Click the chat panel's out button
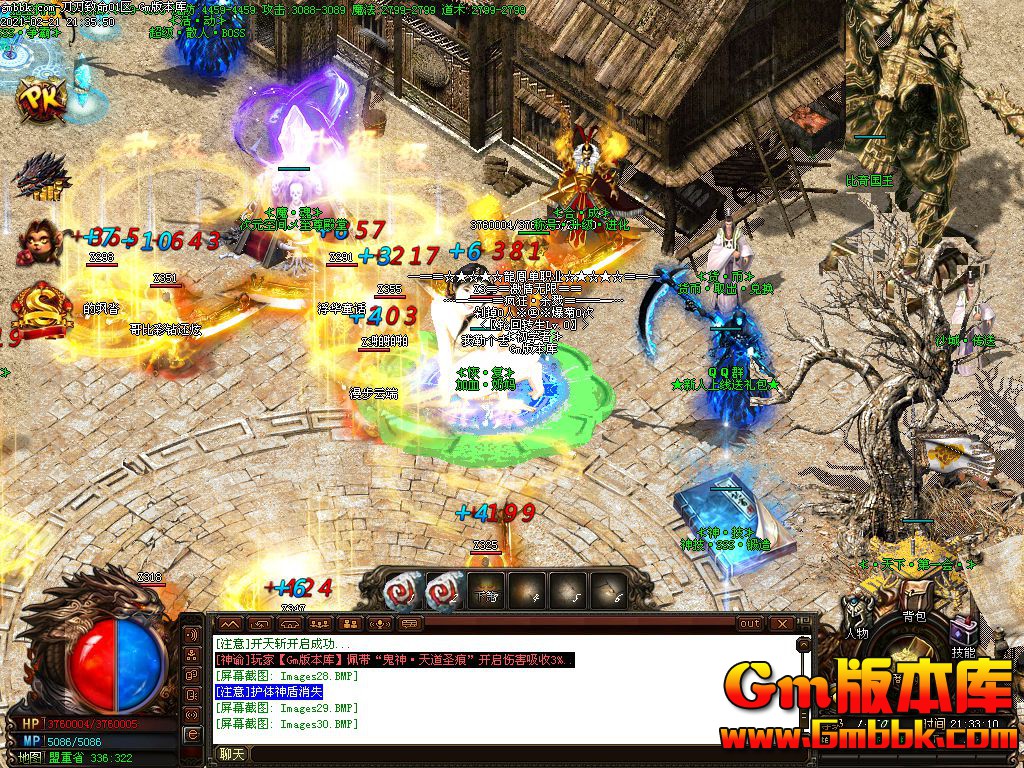 (x=750, y=624)
